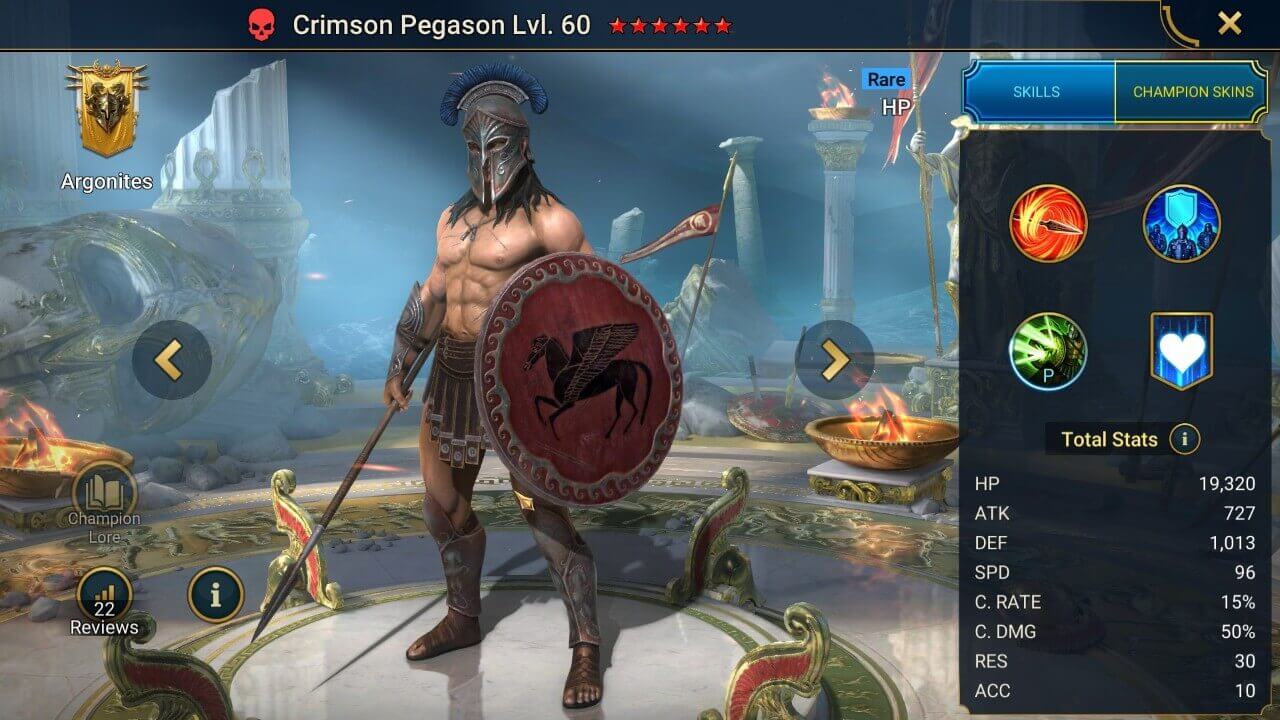Click the 22 Reviews label
This screenshot has width=1280, height=720.
point(103,618)
